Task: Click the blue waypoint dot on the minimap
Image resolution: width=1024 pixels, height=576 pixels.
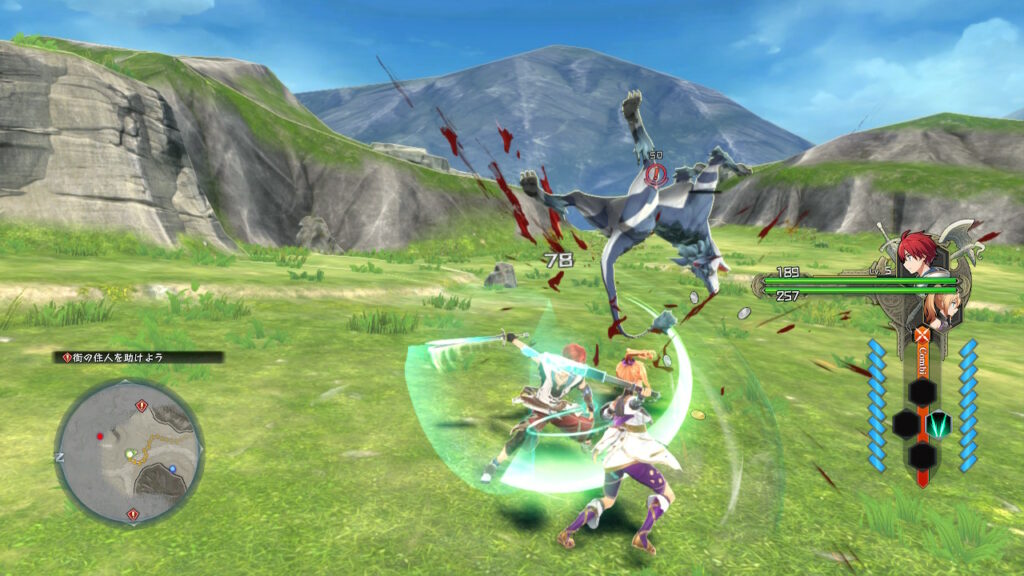Action: (x=172, y=468)
